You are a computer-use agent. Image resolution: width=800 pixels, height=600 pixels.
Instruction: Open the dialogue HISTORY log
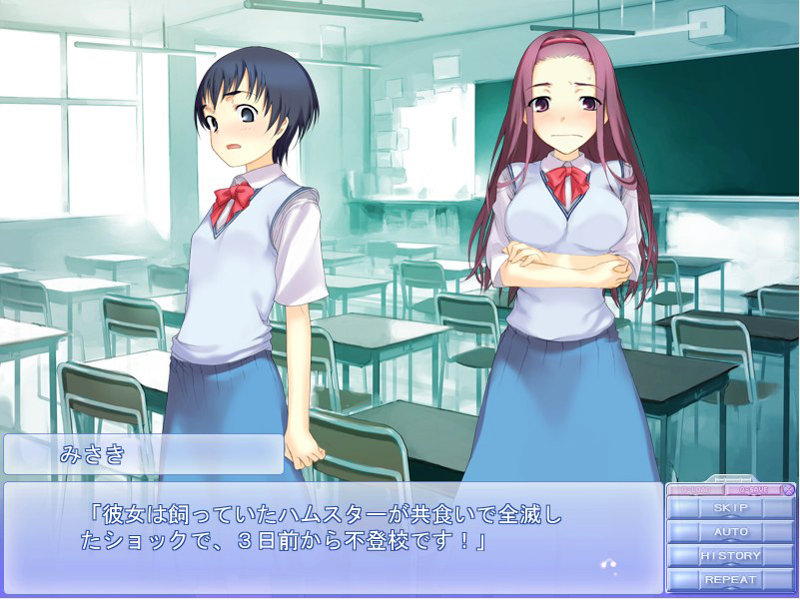(x=730, y=556)
